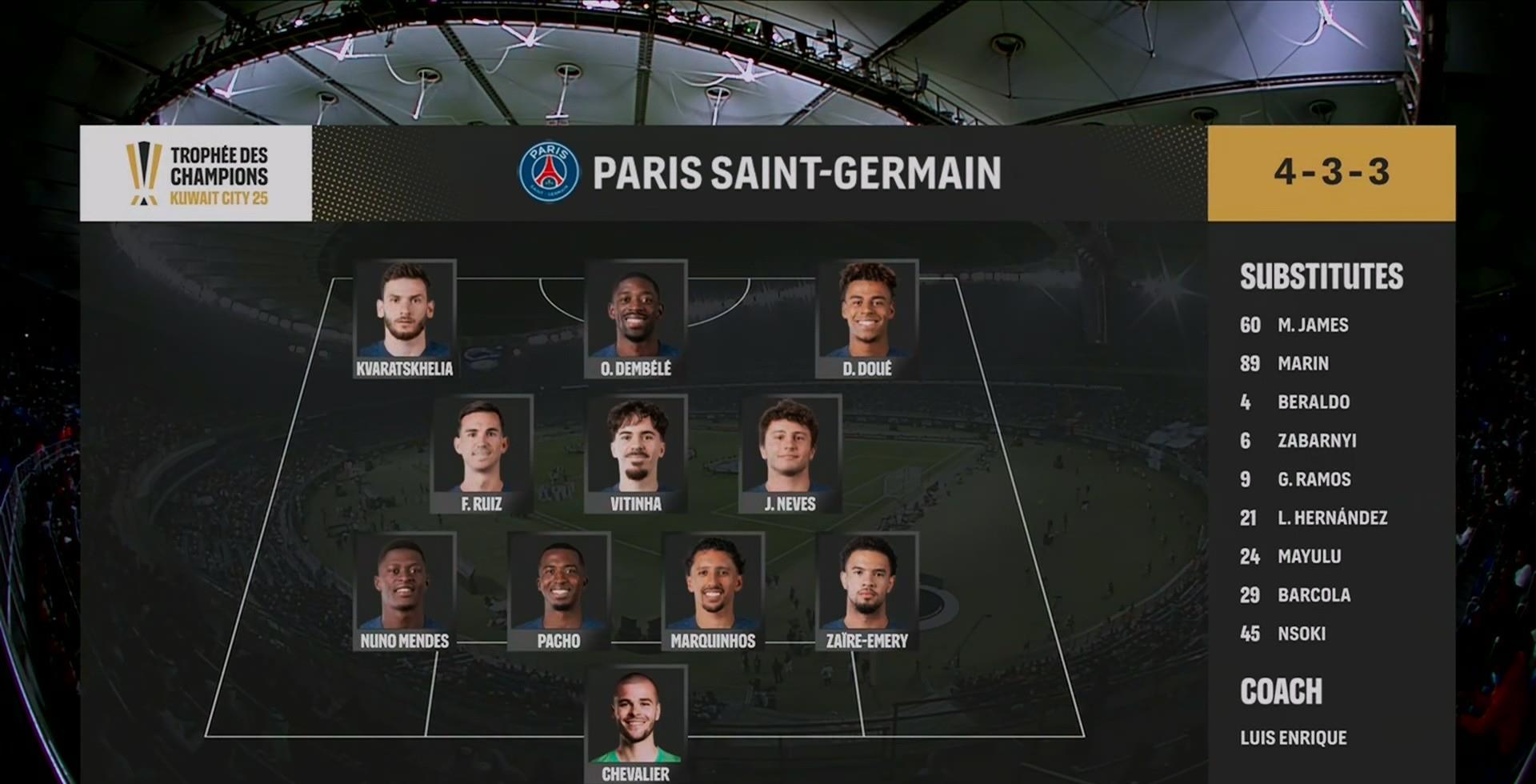The image size is (1536, 784).
Task: Select goalkeeper Chevalier's card
Action: point(636,724)
